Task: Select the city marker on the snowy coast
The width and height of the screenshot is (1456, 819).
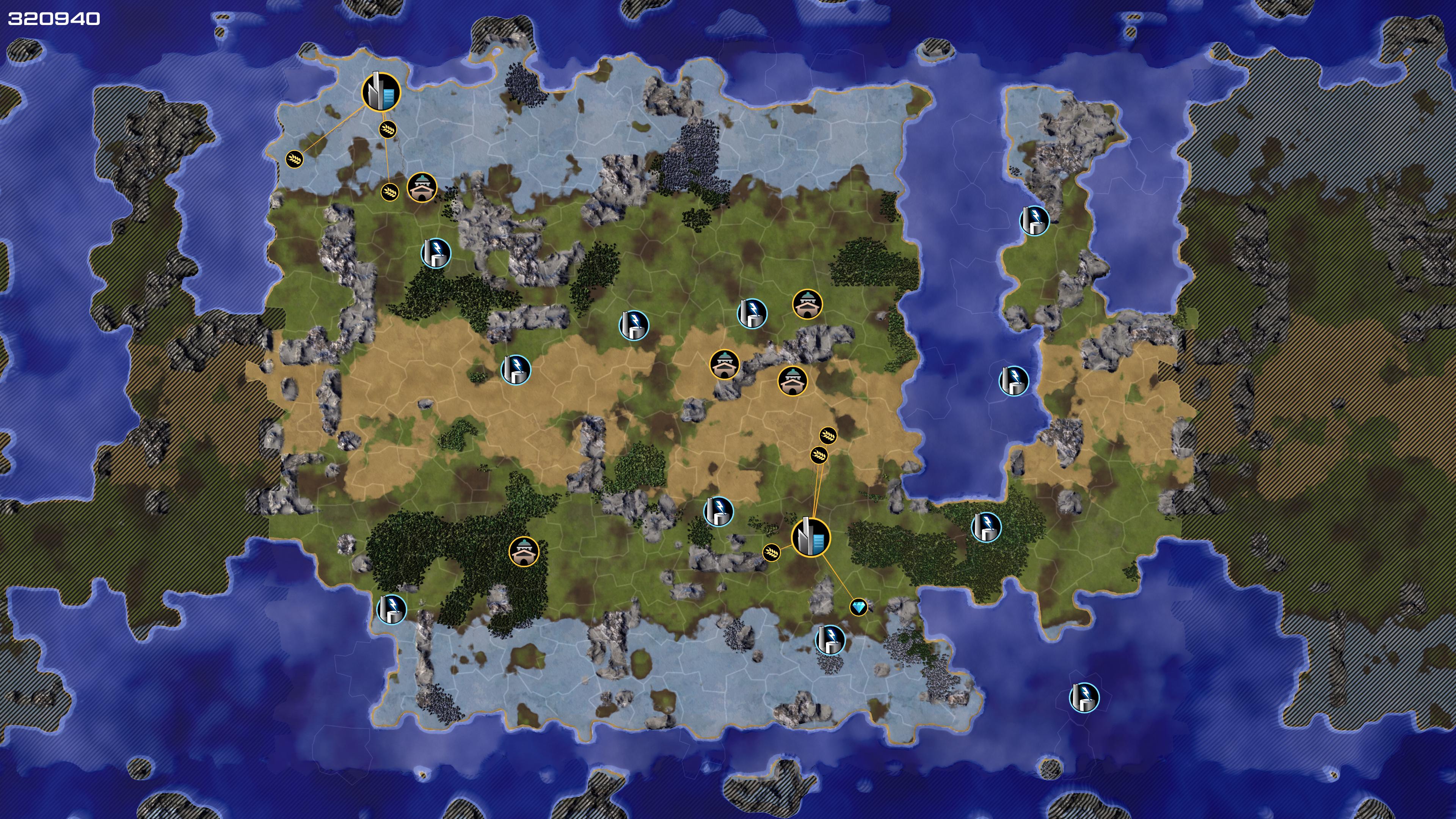Action: (381, 91)
